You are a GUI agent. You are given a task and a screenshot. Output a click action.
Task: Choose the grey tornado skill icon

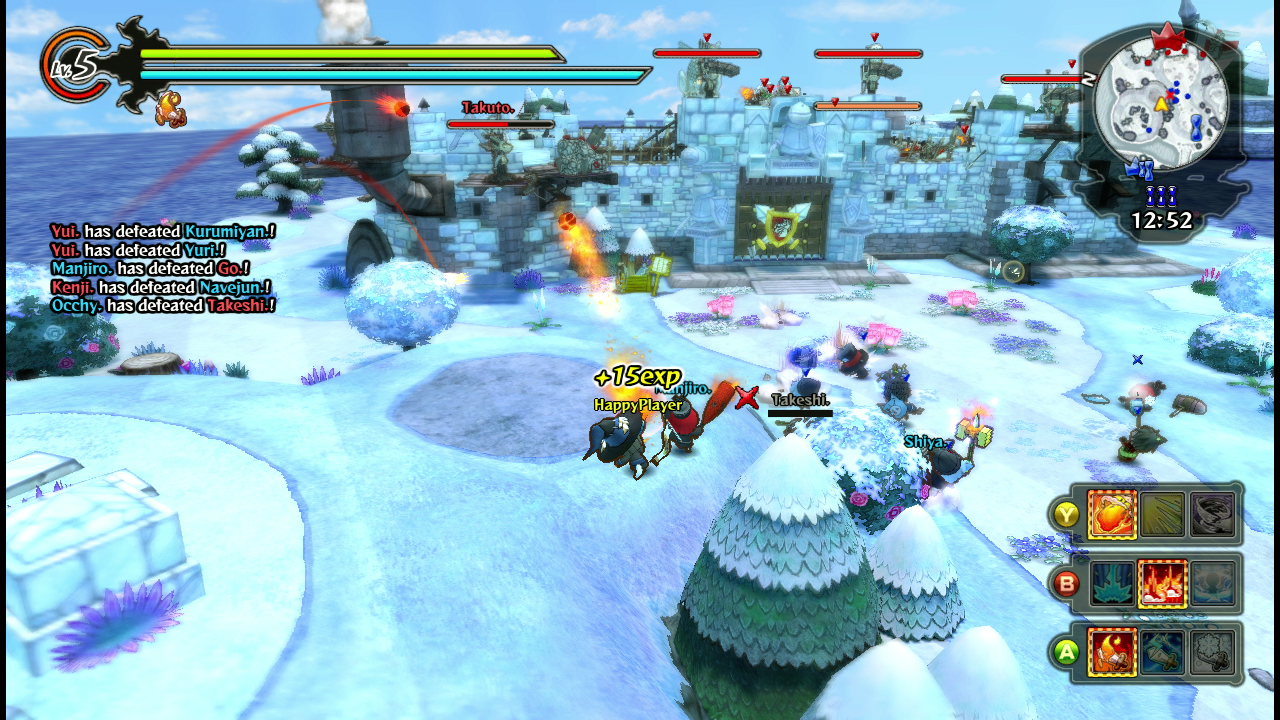pyautogui.click(x=1212, y=514)
